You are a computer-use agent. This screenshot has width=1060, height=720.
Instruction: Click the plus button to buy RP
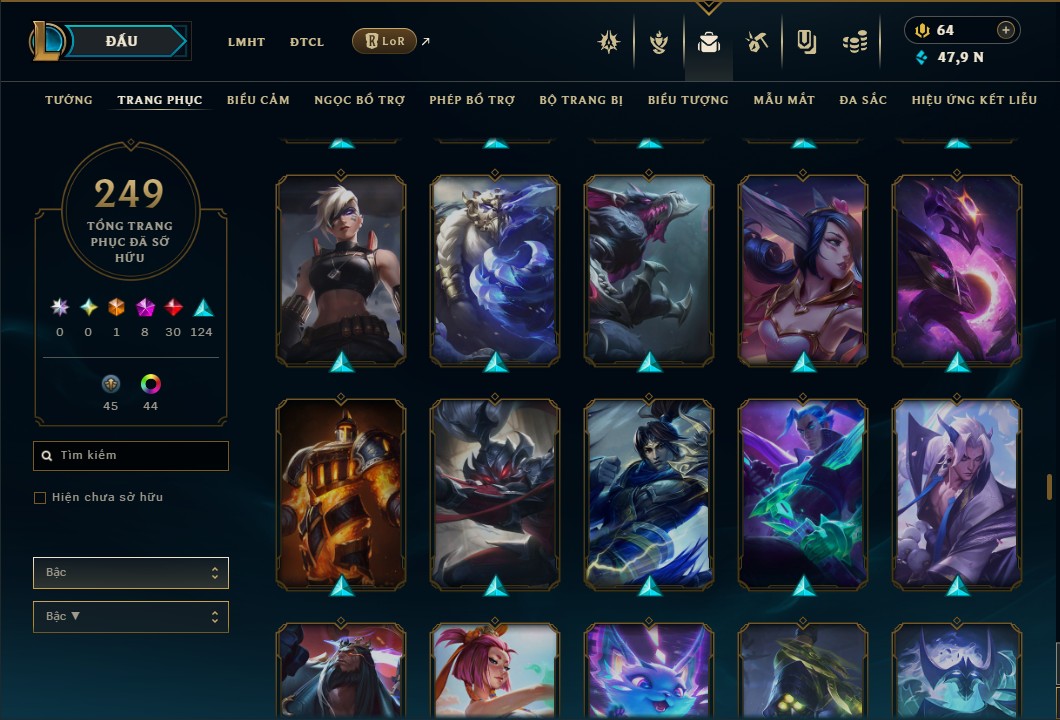click(x=1006, y=30)
